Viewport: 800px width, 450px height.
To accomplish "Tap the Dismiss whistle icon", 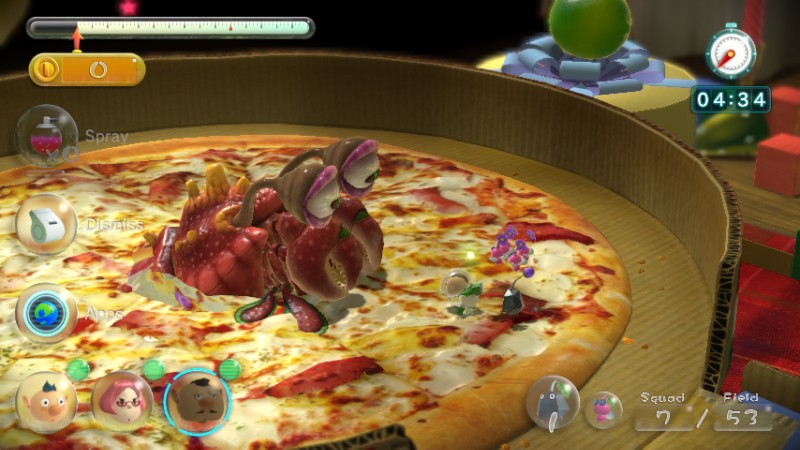I will (46, 224).
